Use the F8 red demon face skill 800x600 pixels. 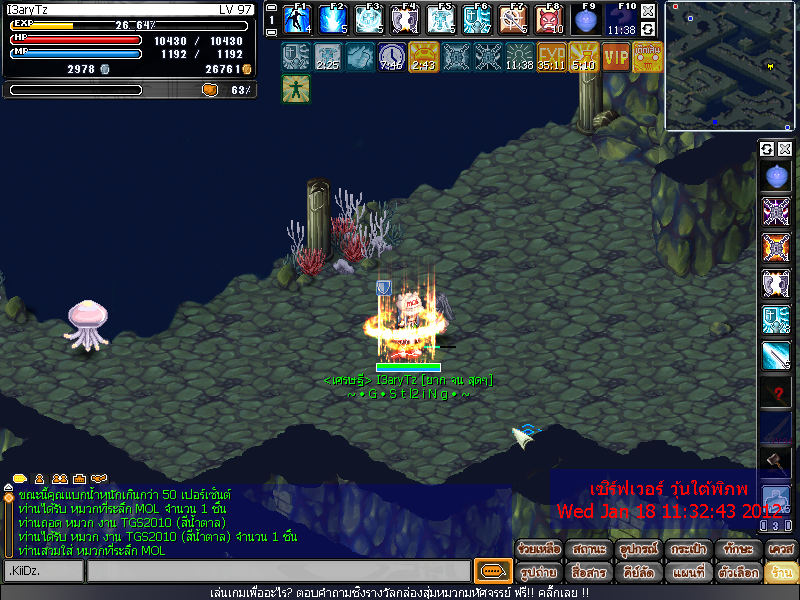(549, 20)
